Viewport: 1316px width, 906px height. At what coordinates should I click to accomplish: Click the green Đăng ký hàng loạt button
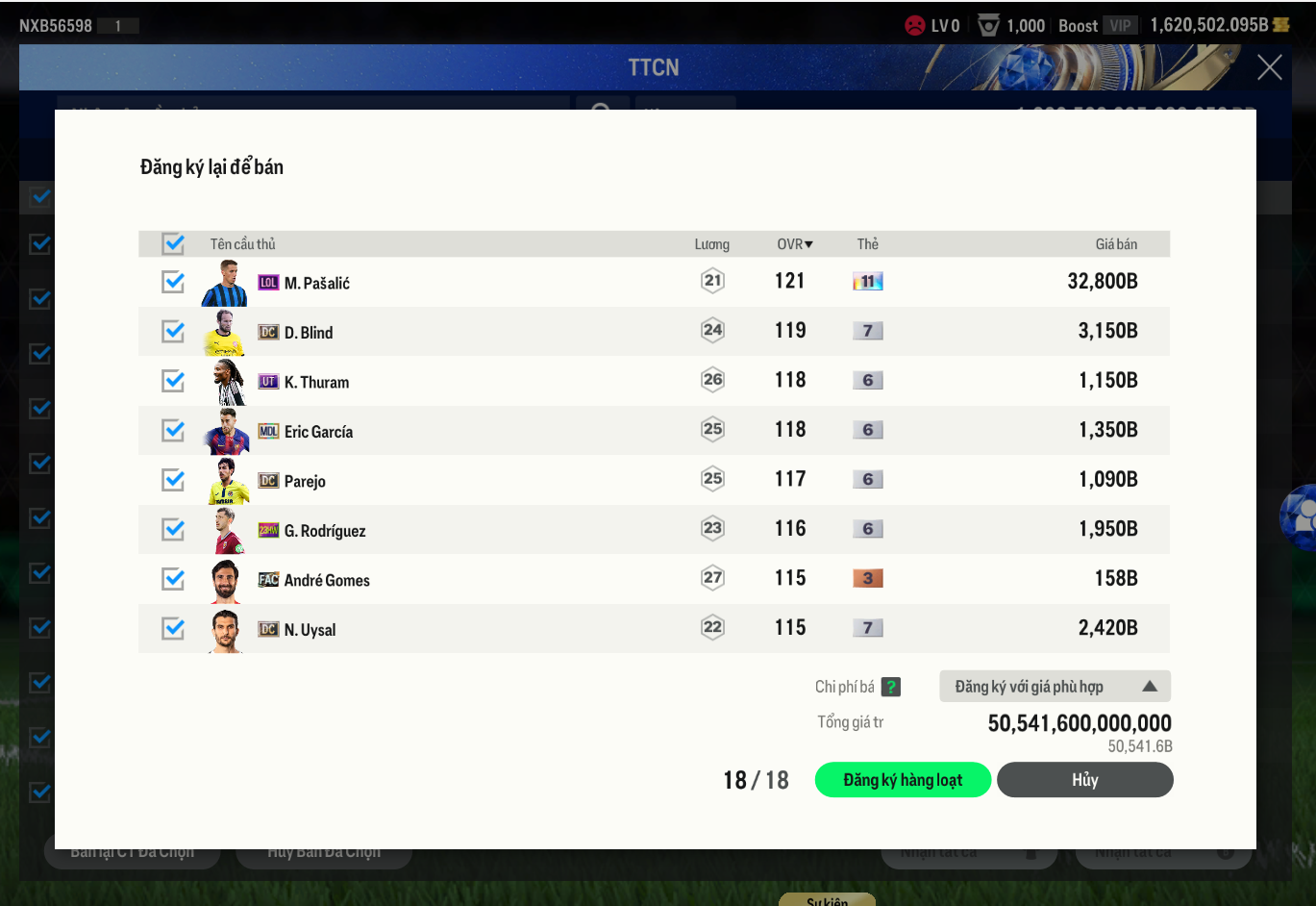click(x=903, y=780)
